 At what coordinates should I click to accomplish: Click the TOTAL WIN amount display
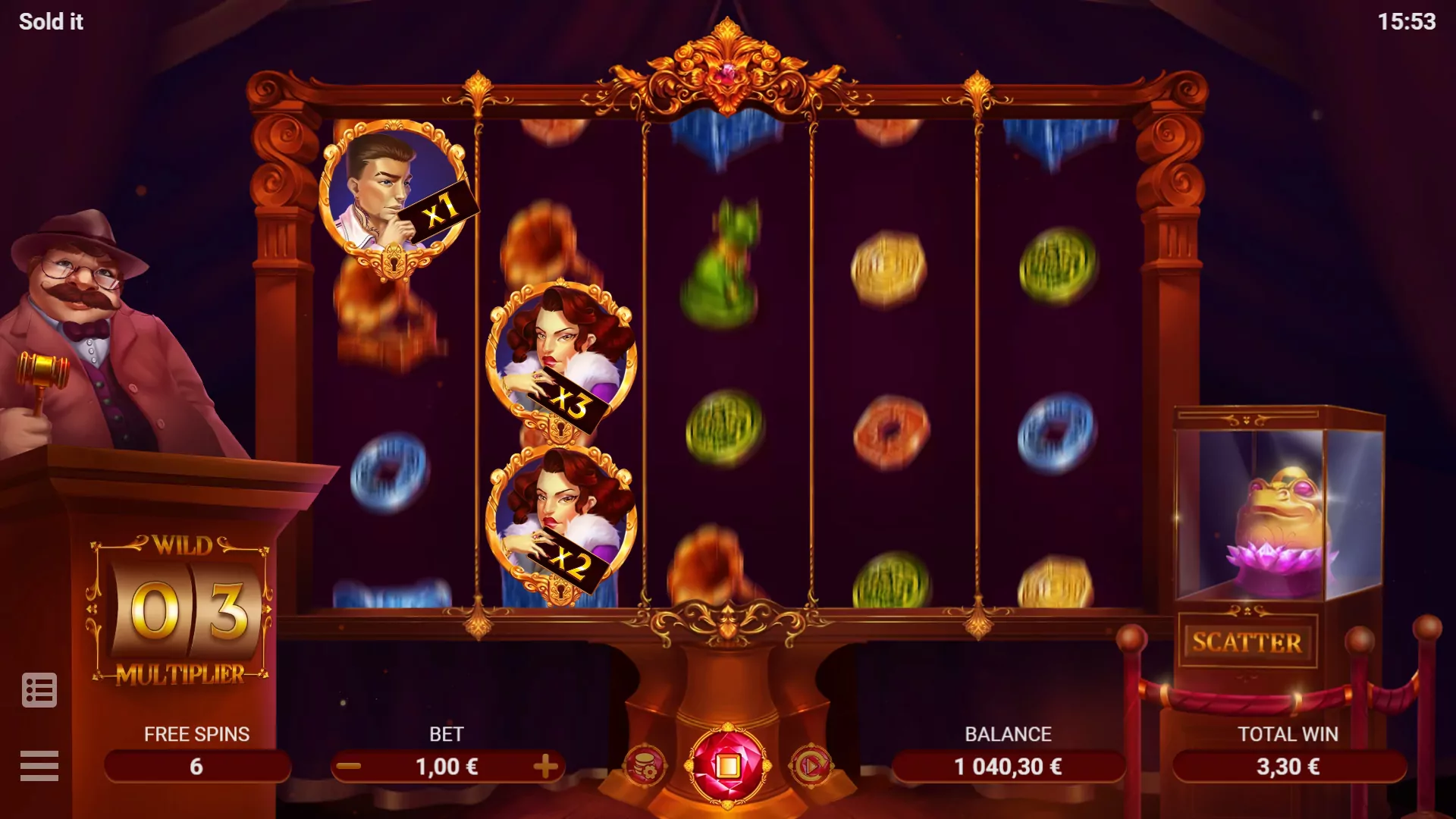click(1289, 766)
